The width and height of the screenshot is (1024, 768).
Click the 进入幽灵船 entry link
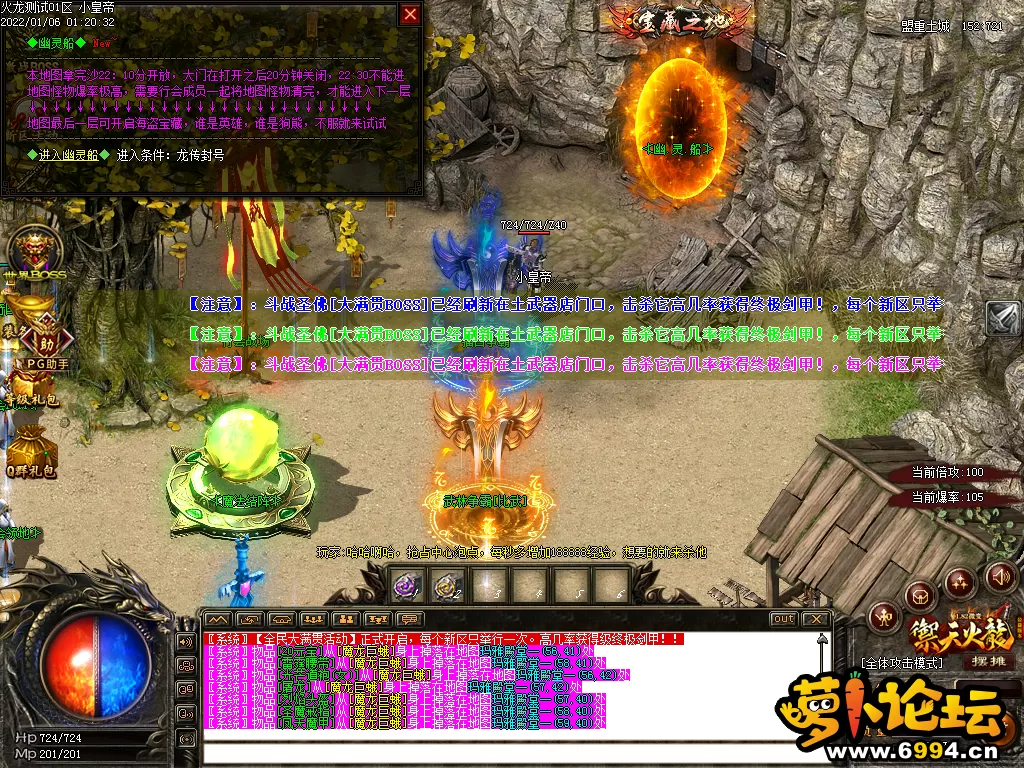click(68, 155)
